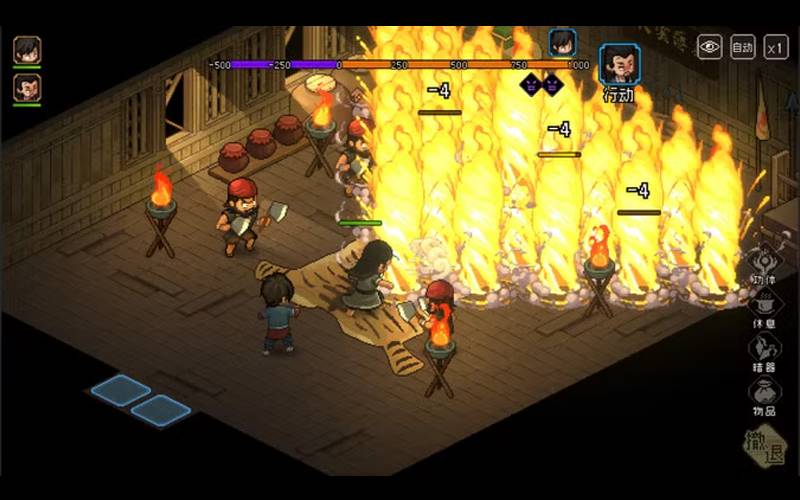Screen dimensions: 800x500
Task: Enable auto battle with 自动 button
Action: (x=742, y=46)
